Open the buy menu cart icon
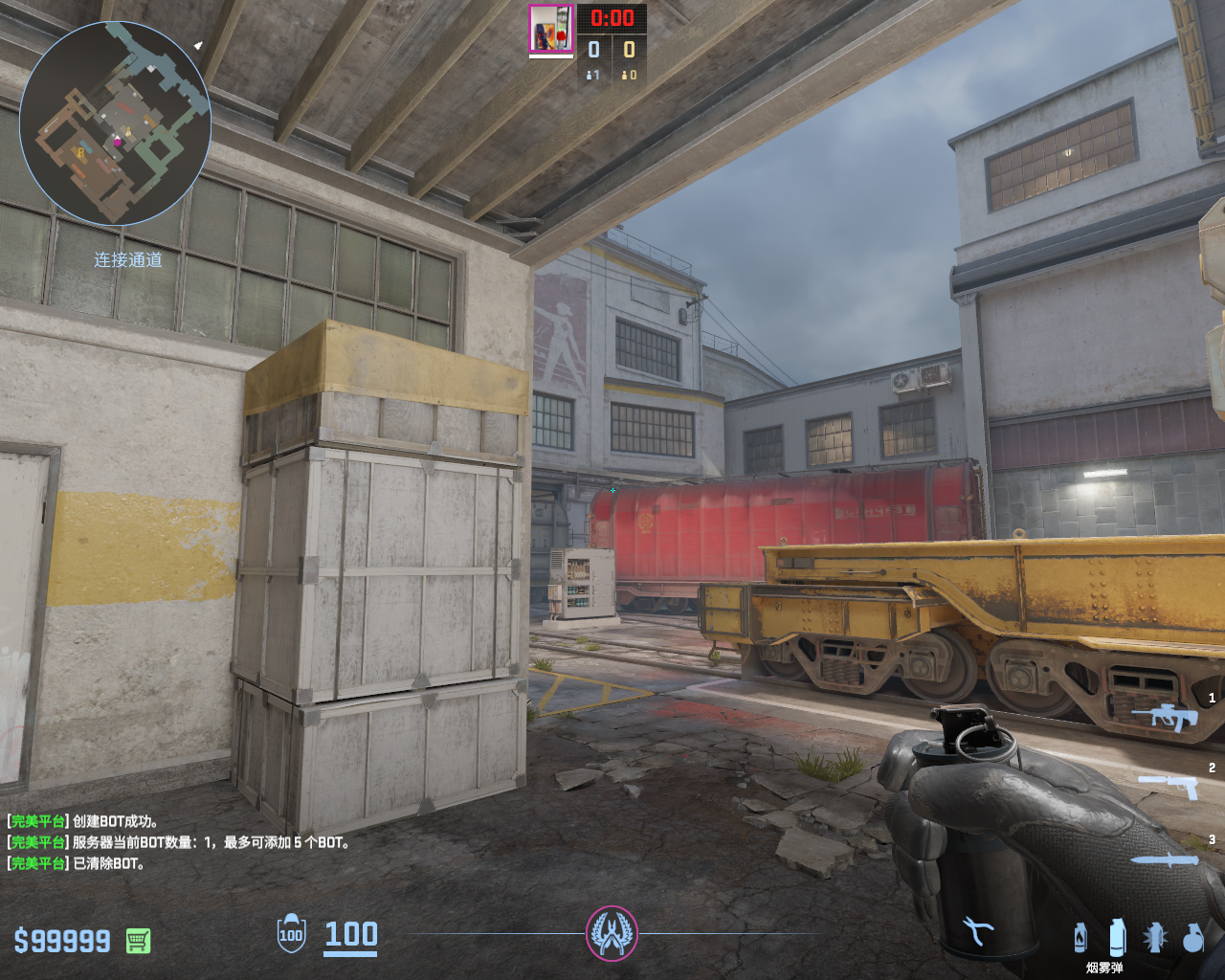 tap(138, 941)
